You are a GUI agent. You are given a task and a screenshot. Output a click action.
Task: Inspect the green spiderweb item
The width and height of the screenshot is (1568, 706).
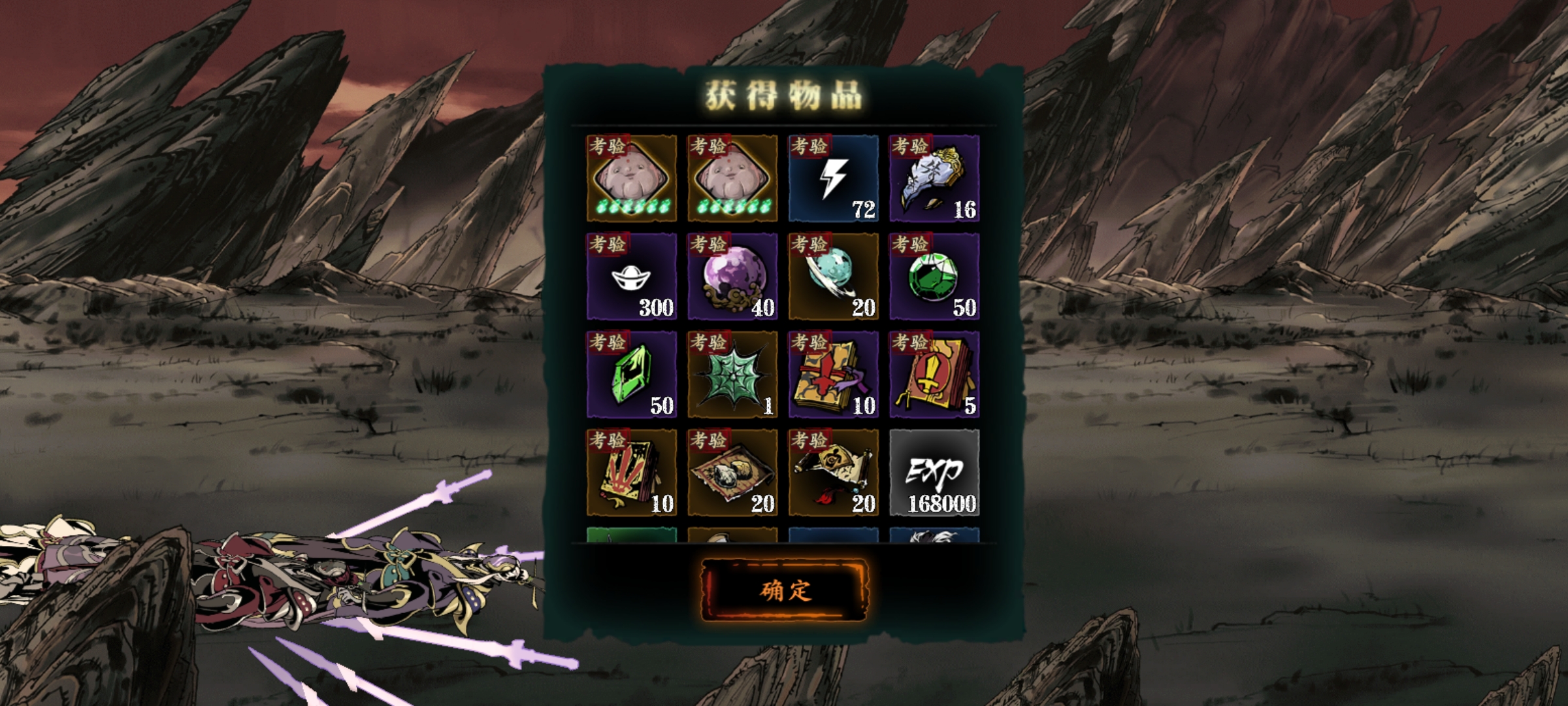point(732,375)
